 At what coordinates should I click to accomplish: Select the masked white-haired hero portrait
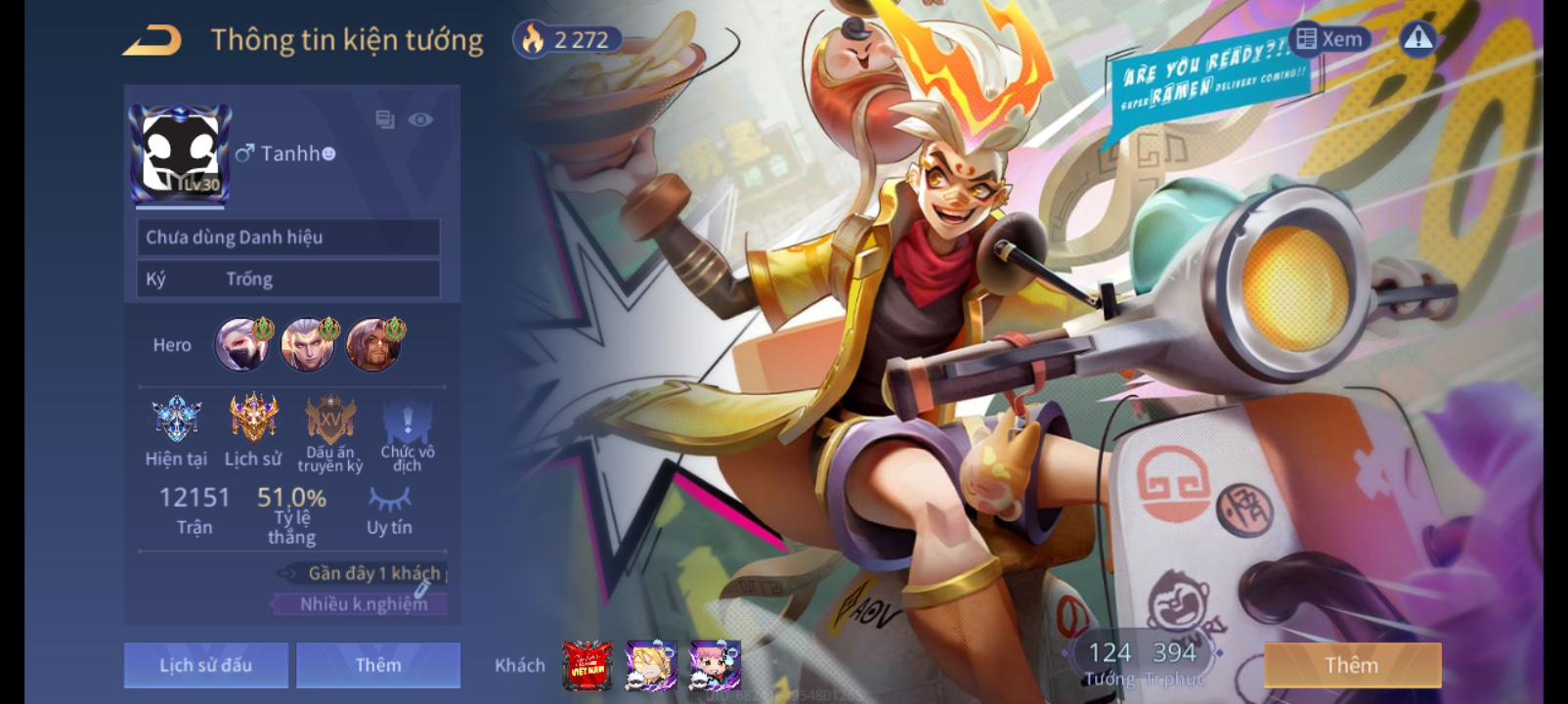click(240, 344)
